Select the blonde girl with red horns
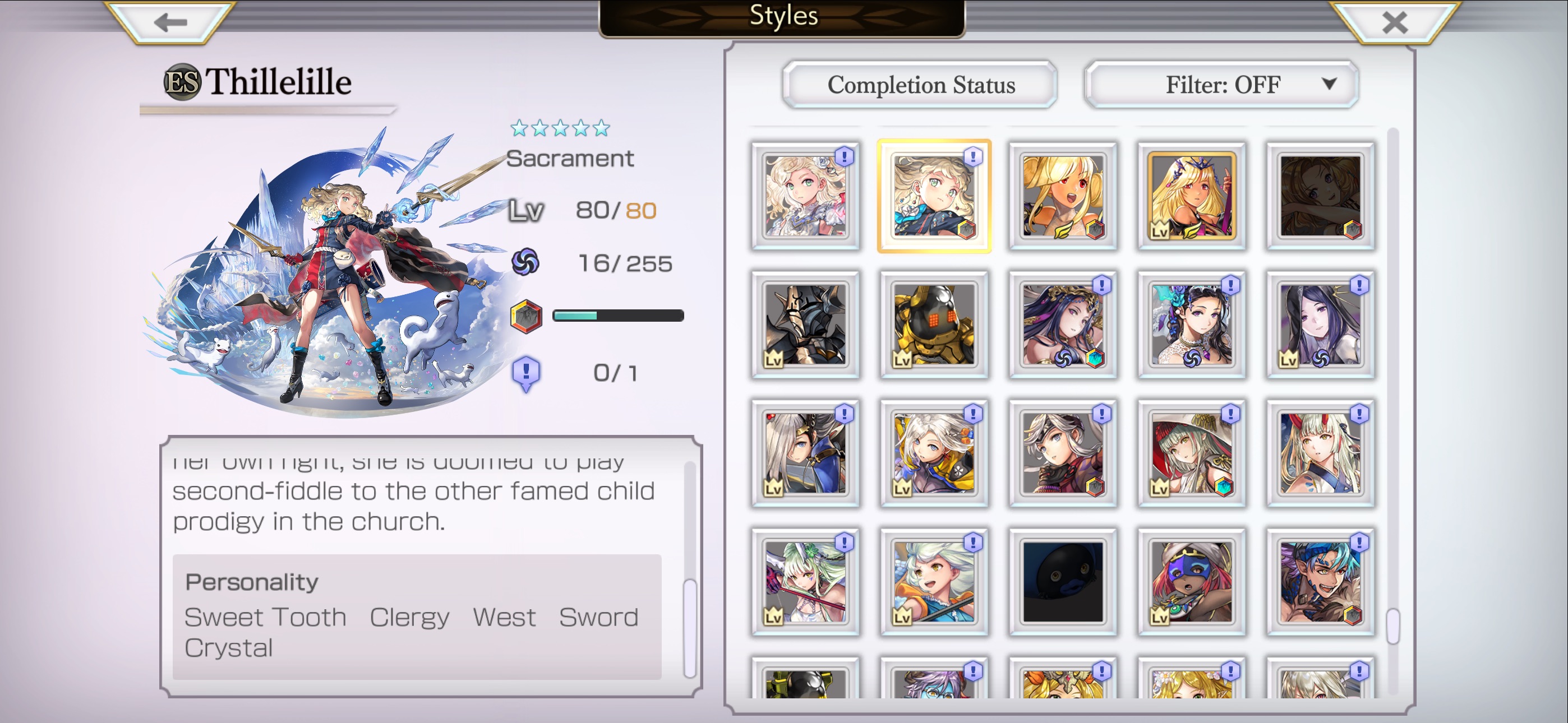Viewport: 1568px width, 723px height. pos(1320,453)
